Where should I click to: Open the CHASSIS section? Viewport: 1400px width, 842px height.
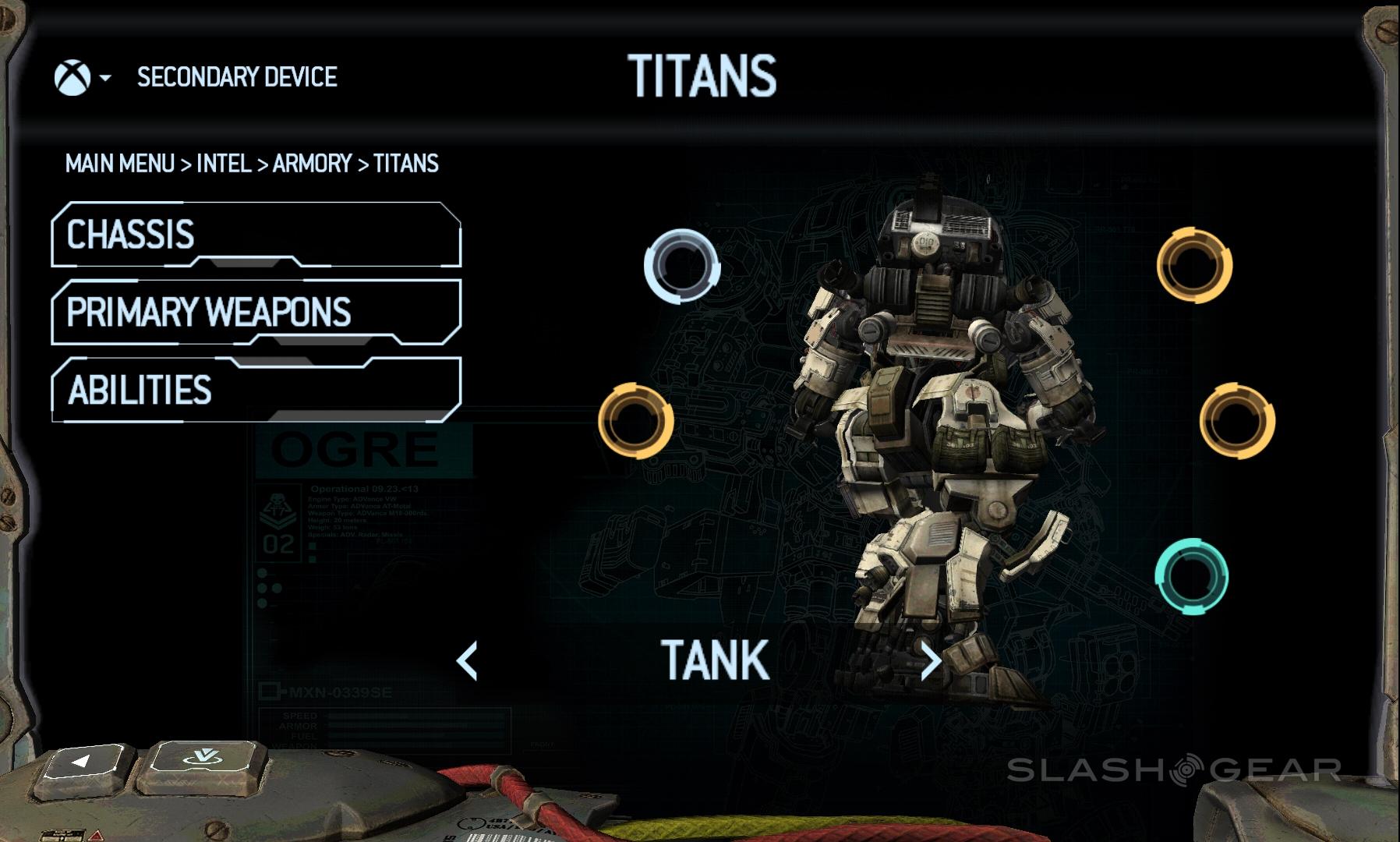(x=256, y=235)
